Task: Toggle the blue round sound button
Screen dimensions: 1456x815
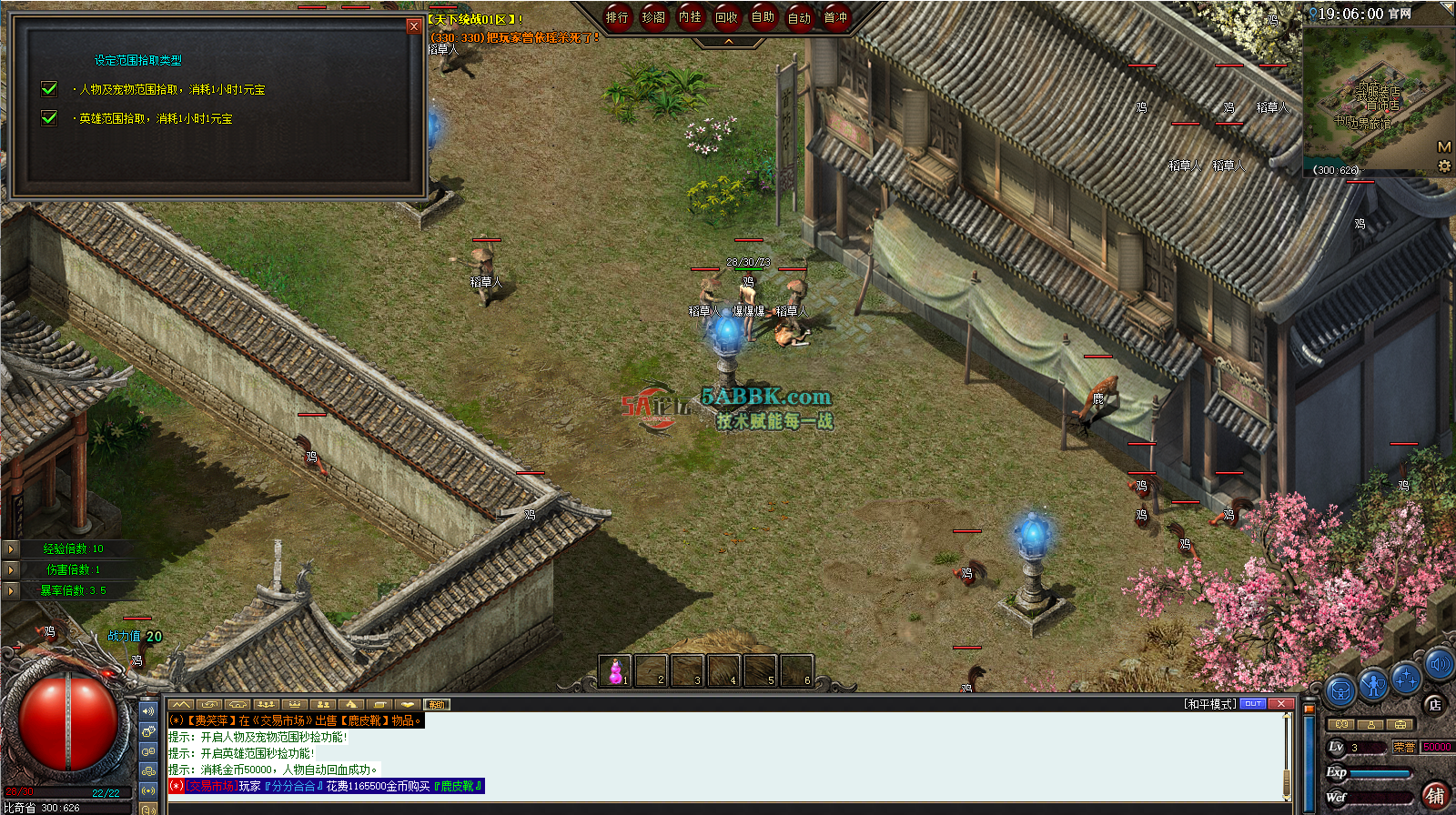Action: coord(1439,664)
